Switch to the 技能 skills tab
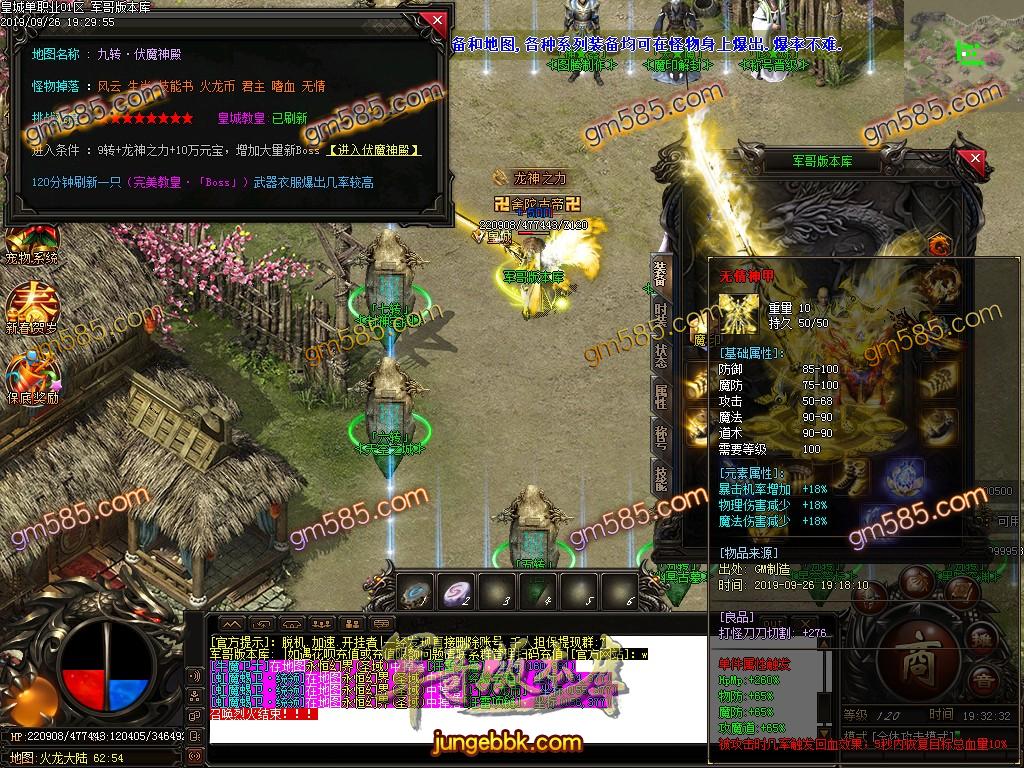 (x=661, y=477)
